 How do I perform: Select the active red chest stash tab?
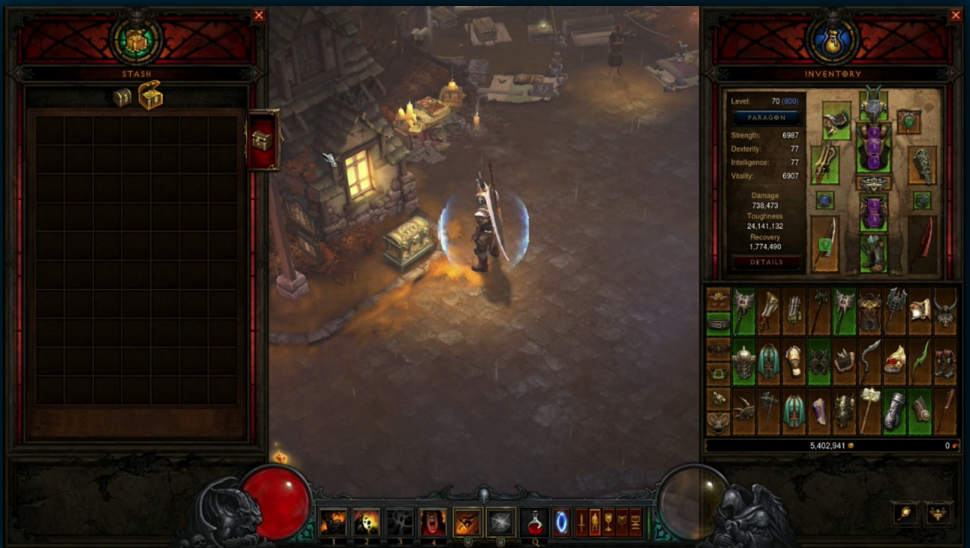tap(262, 140)
